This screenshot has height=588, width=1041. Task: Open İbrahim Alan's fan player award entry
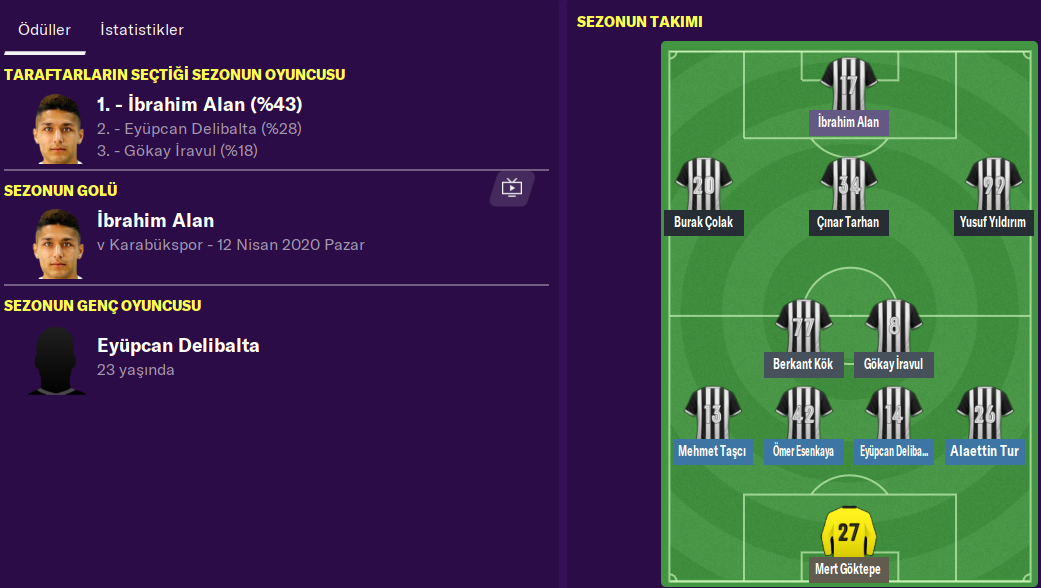point(199,105)
